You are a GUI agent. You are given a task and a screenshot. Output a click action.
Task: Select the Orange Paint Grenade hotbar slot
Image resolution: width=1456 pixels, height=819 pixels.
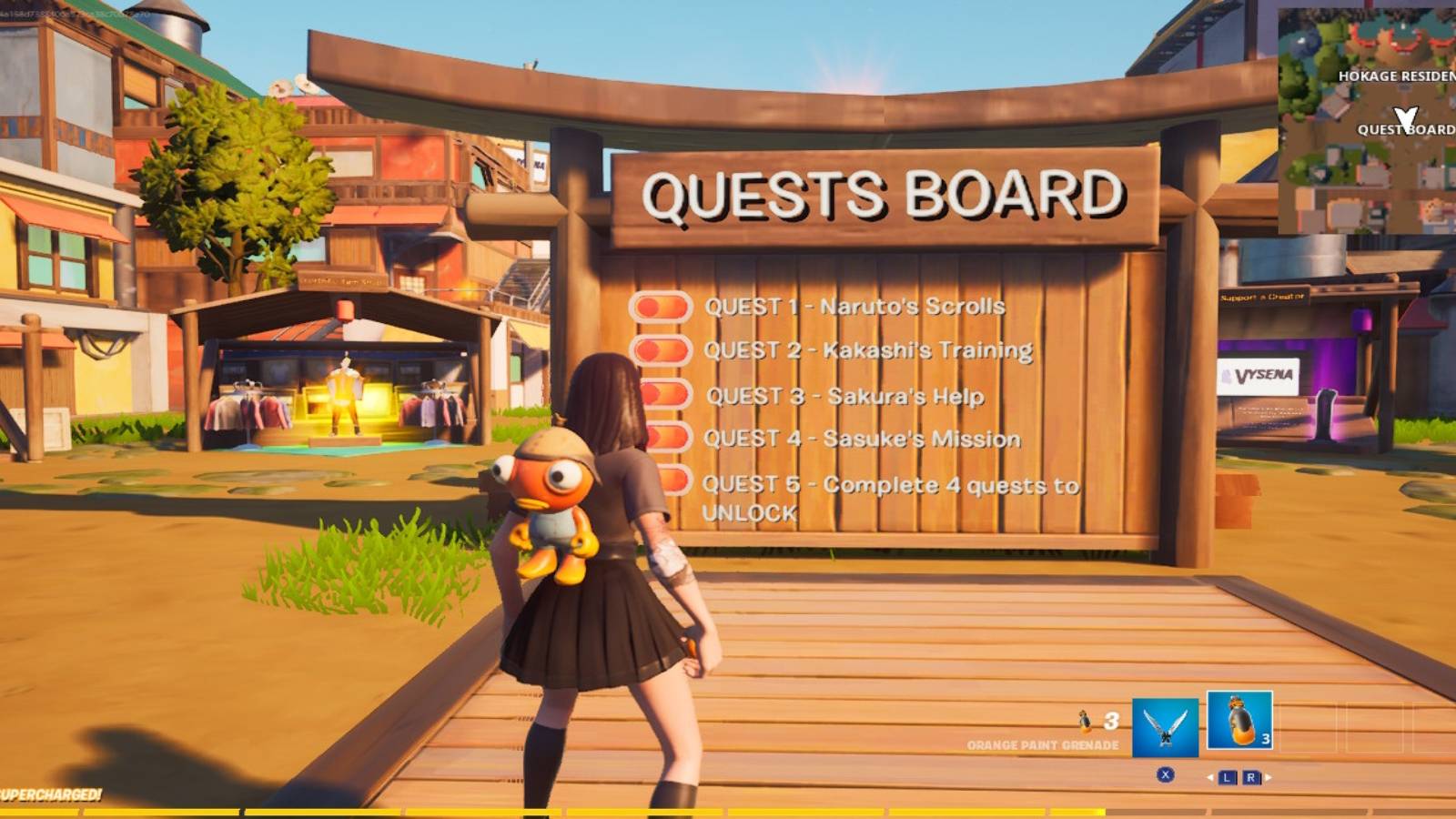[1239, 724]
